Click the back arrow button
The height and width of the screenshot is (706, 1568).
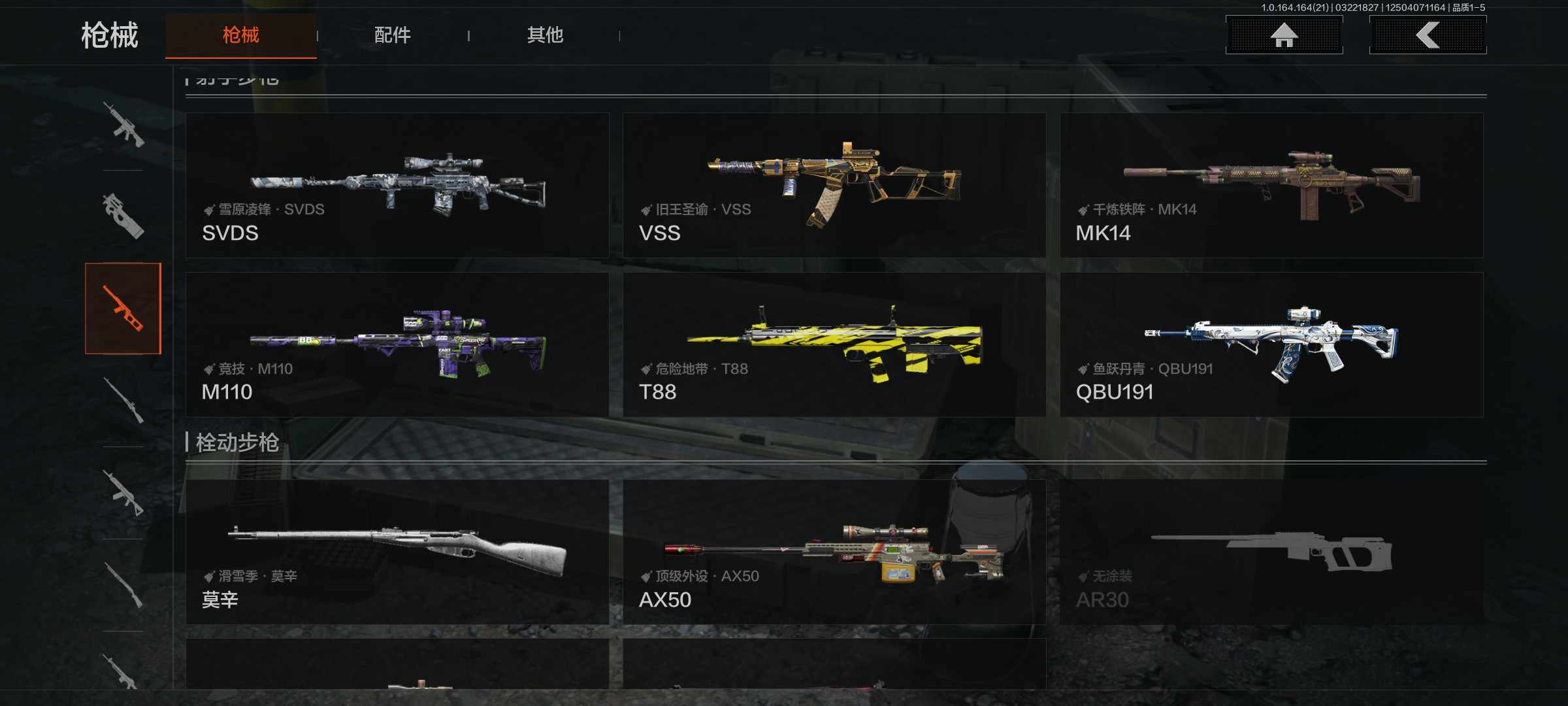(1428, 35)
